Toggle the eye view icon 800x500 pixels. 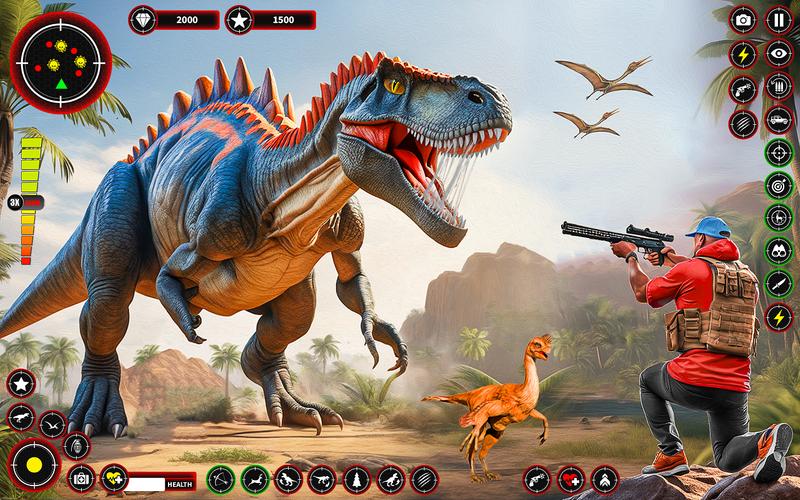coord(778,53)
